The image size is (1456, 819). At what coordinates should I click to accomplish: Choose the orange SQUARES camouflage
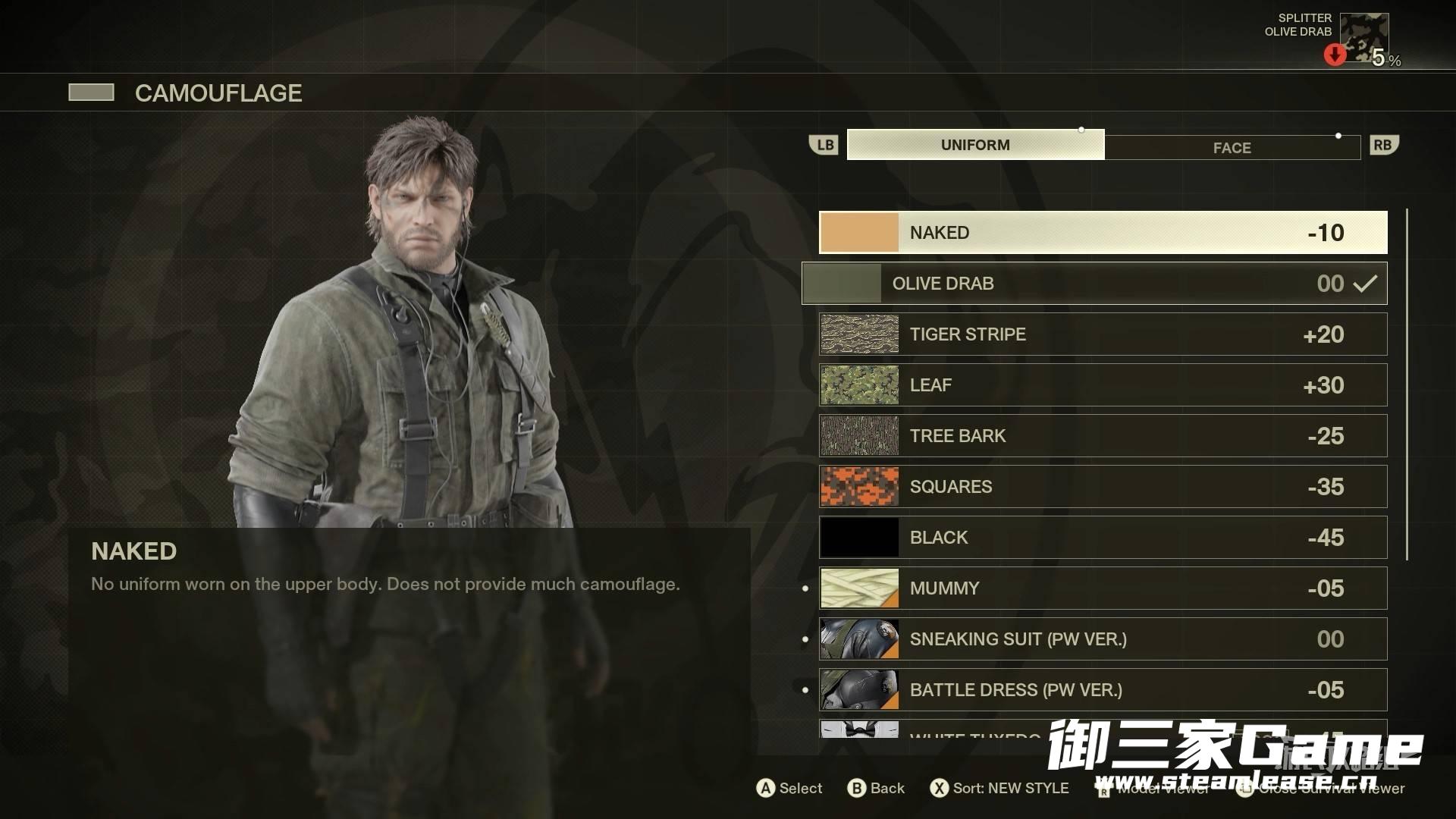[1103, 487]
